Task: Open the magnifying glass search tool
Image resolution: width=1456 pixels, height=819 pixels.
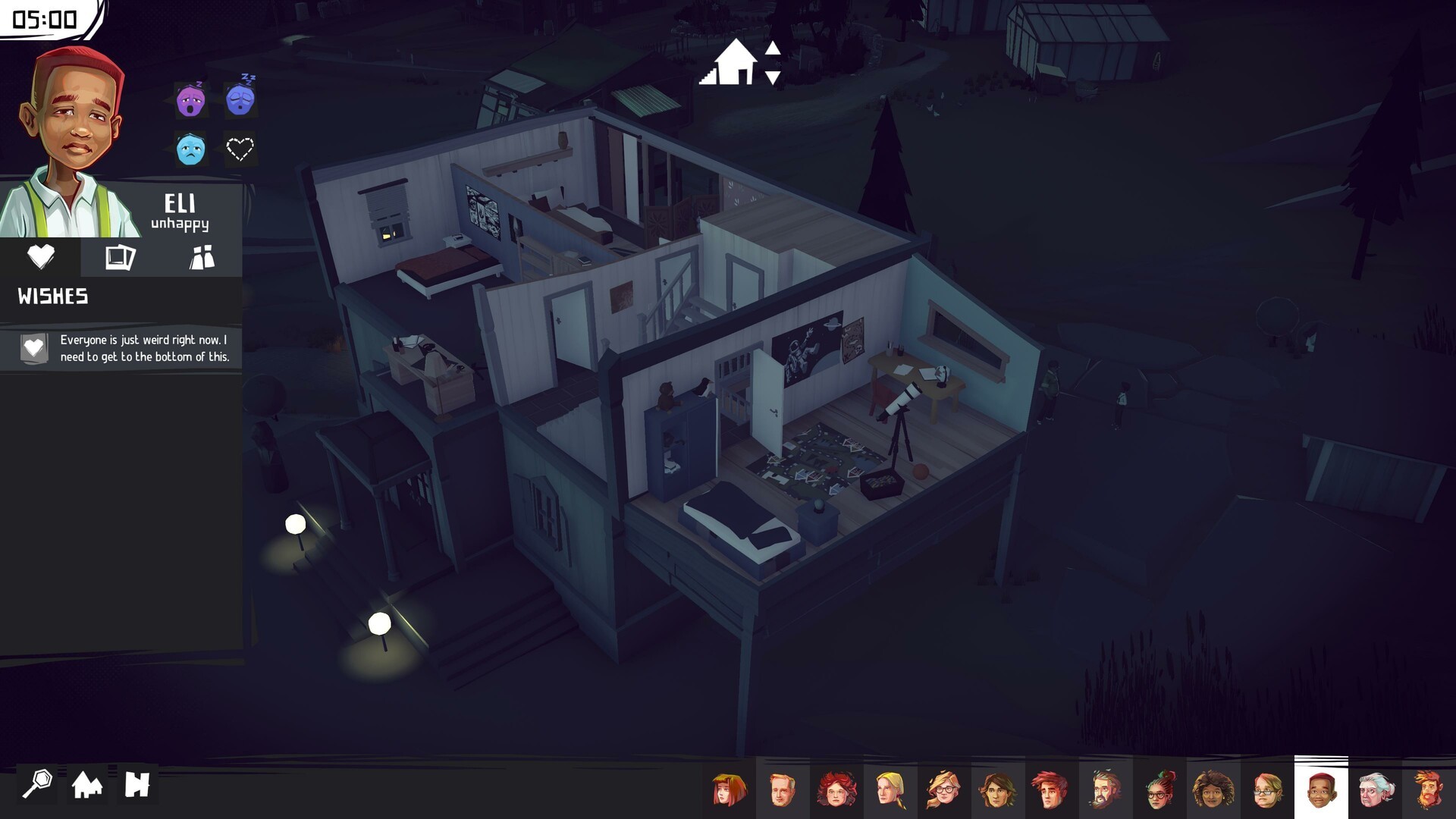Action: click(x=37, y=784)
